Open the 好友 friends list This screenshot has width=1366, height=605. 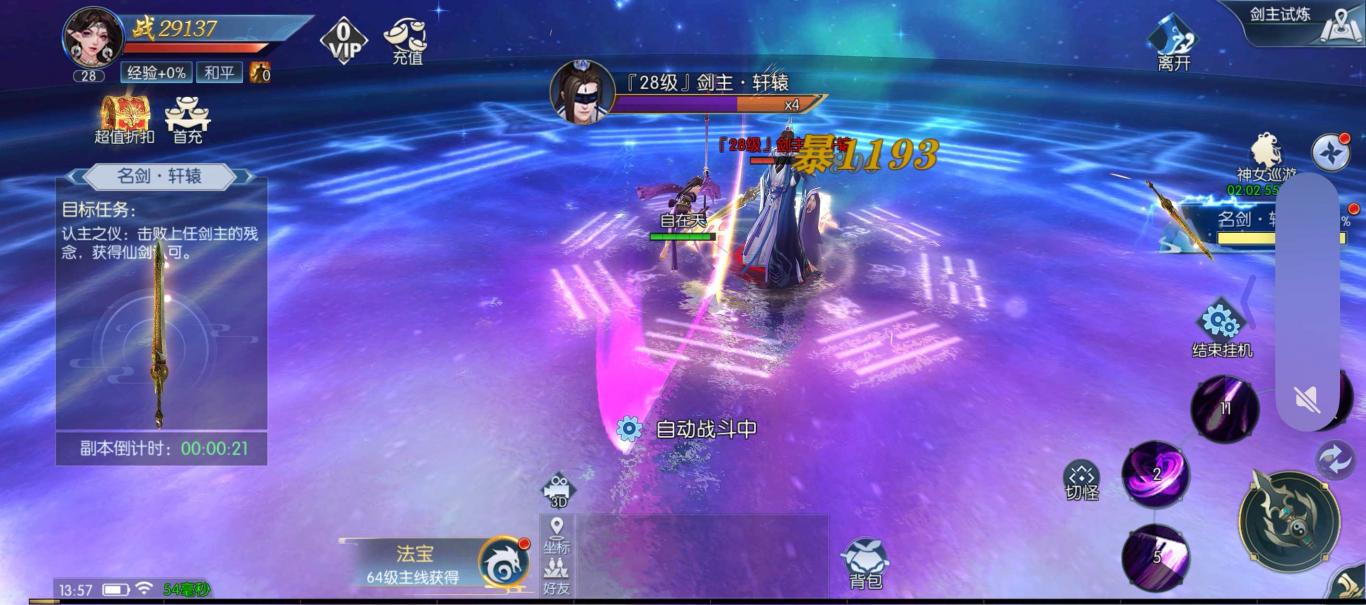coord(557,576)
